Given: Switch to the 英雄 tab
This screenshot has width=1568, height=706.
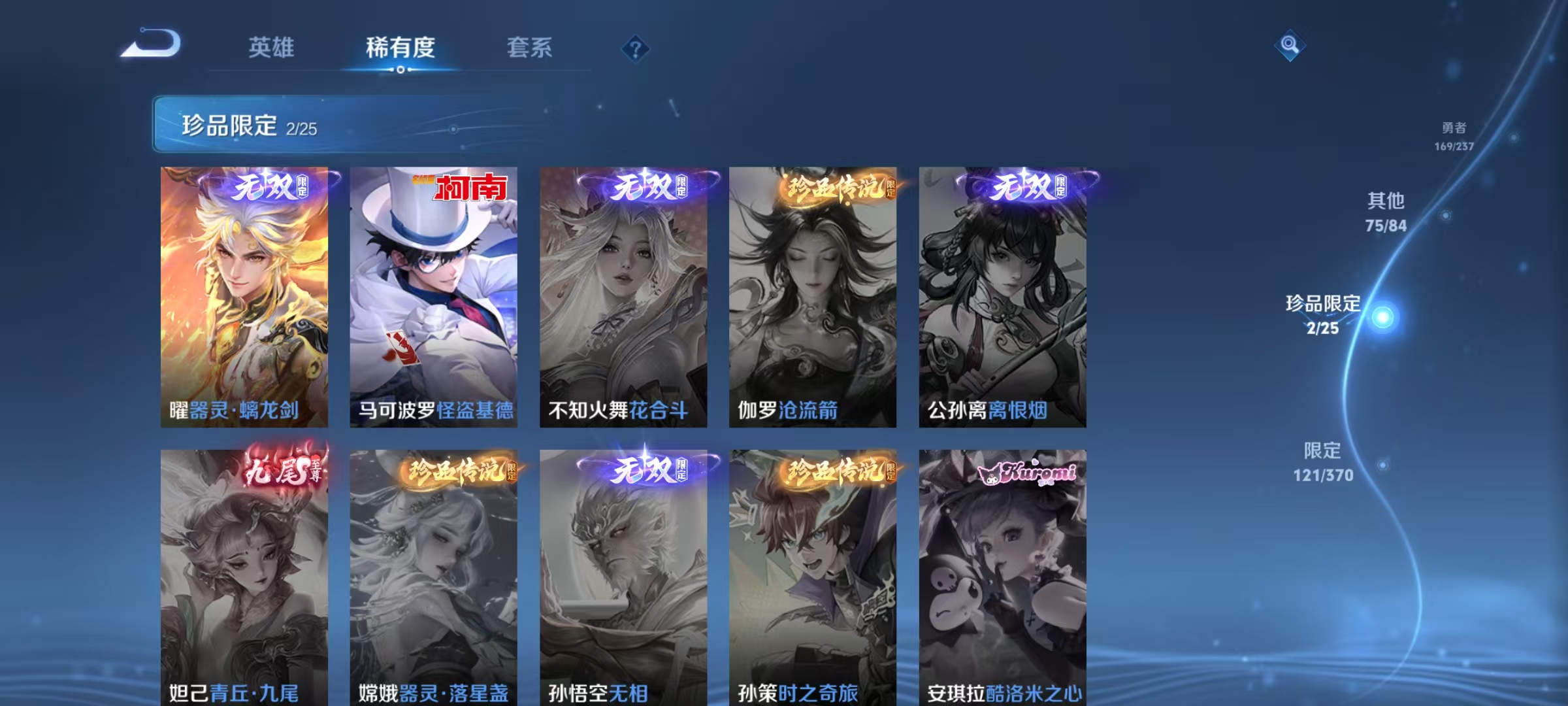Looking at the screenshot, I should coord(272,47).
